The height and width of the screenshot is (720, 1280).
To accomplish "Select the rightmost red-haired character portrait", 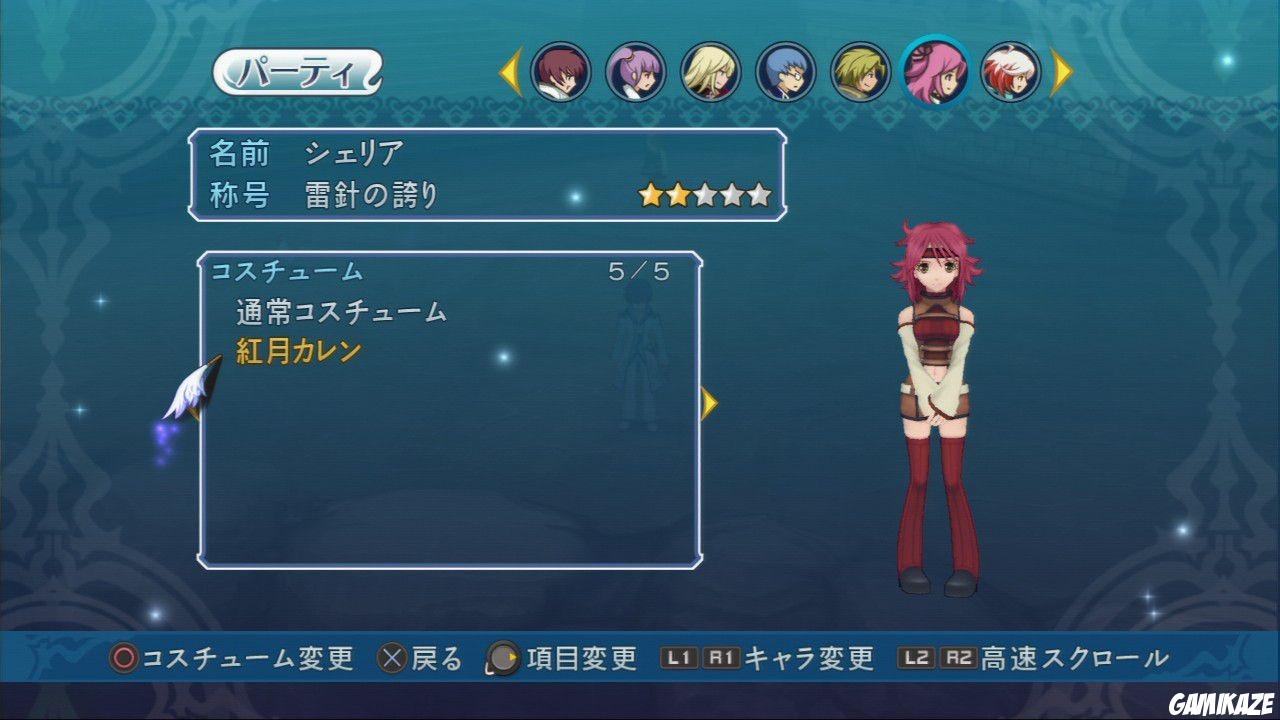I will point(1011,72).
